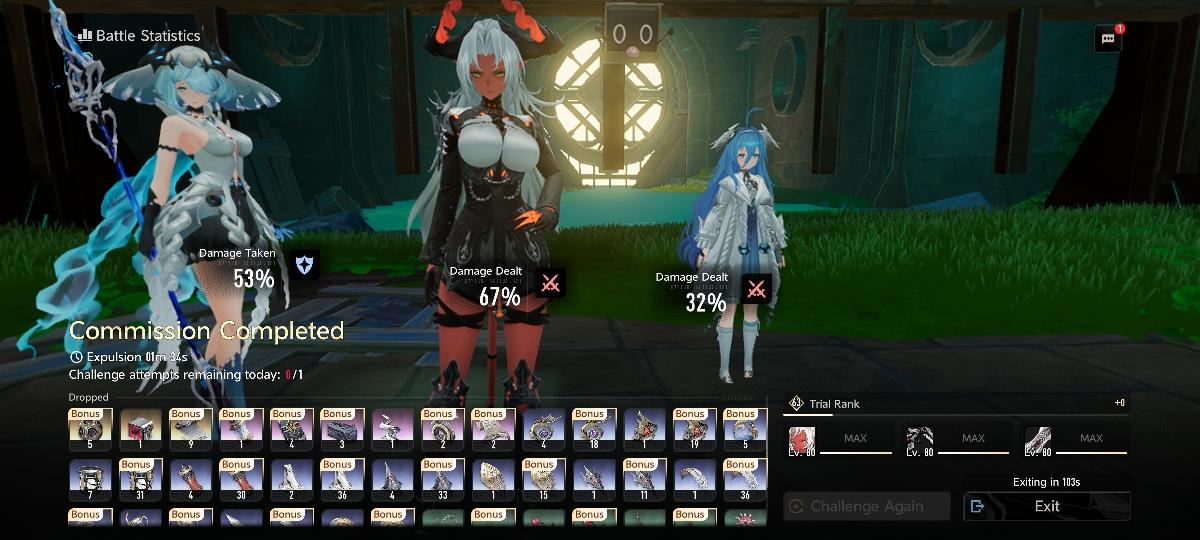
Task: Select the dropped item with quantity 18
Action: pos(594,426)
